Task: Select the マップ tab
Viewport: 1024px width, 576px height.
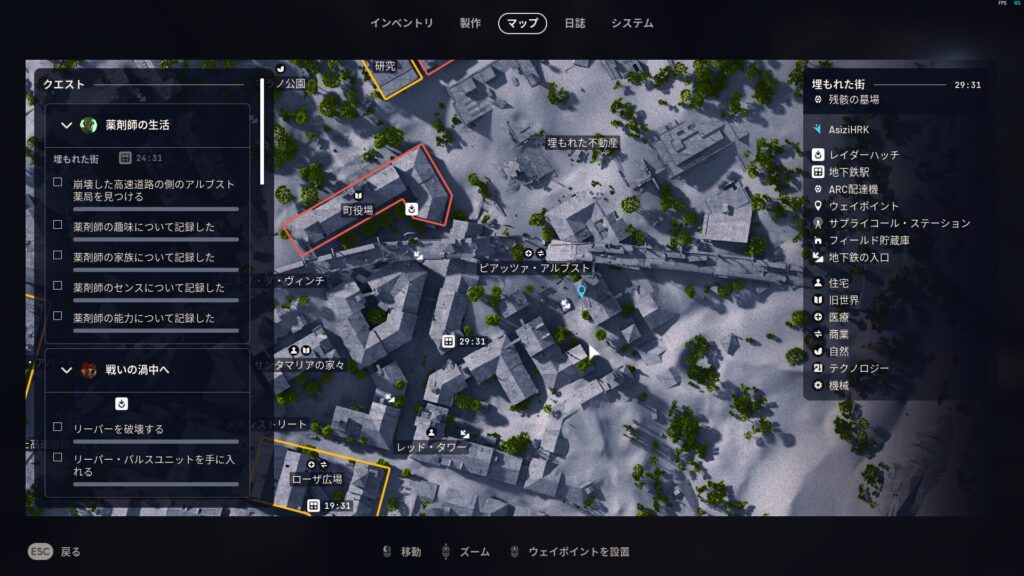Action: (522, 23)
